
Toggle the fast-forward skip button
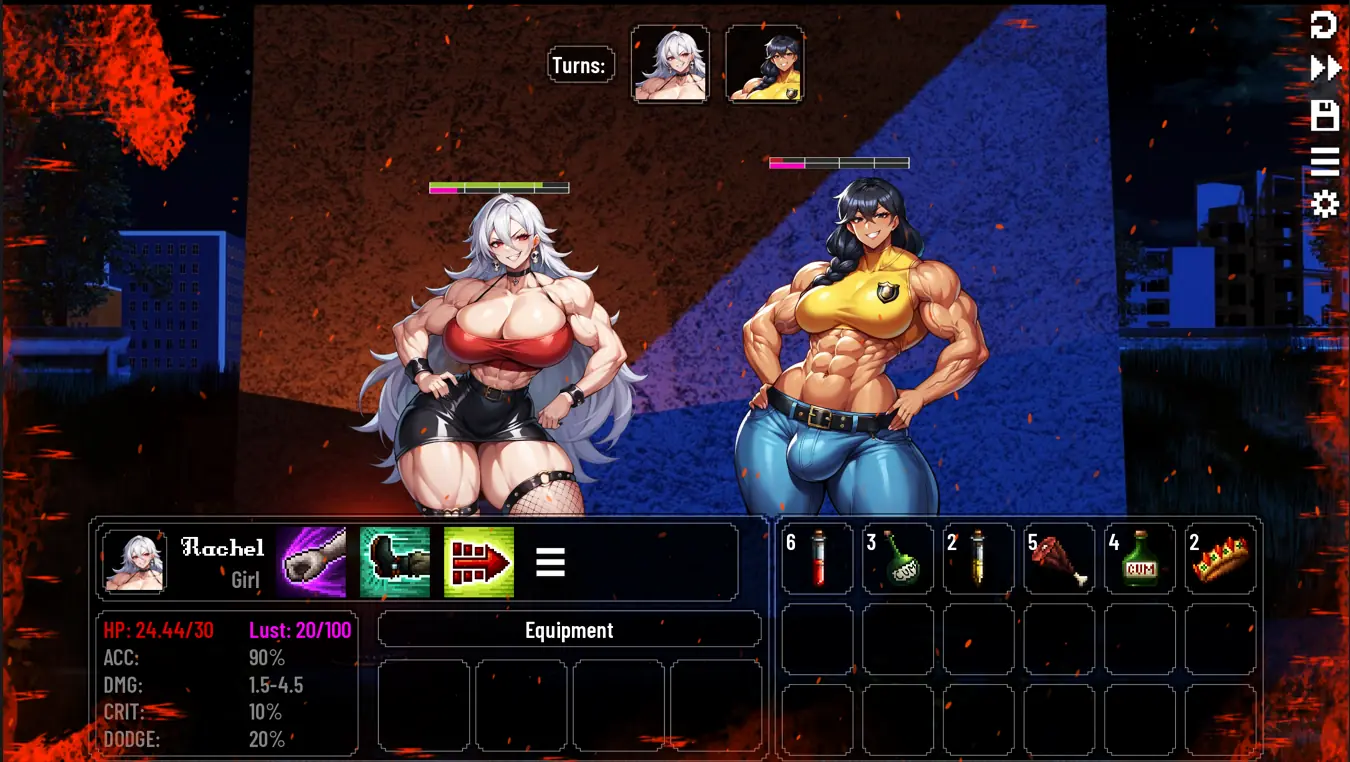1325,68
